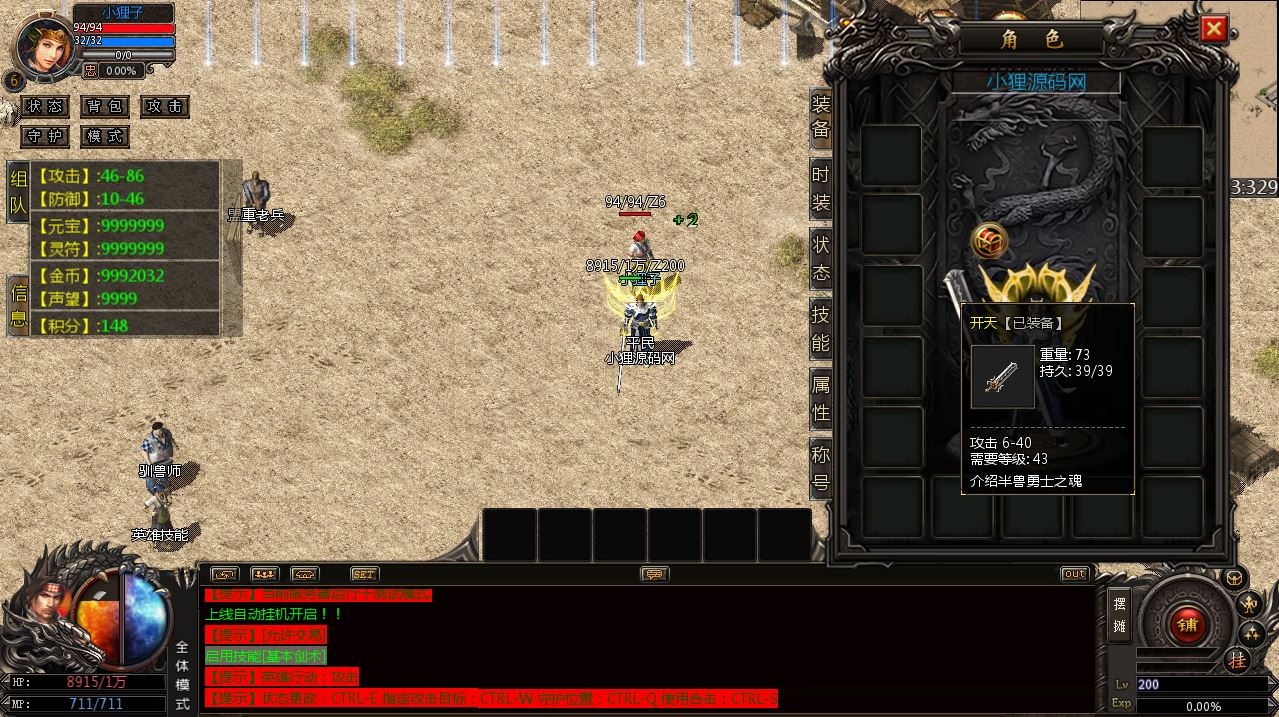Open the red 铺 shop orb
1279x717 pixels.
pyautogui.click(x=1187, y=626)
